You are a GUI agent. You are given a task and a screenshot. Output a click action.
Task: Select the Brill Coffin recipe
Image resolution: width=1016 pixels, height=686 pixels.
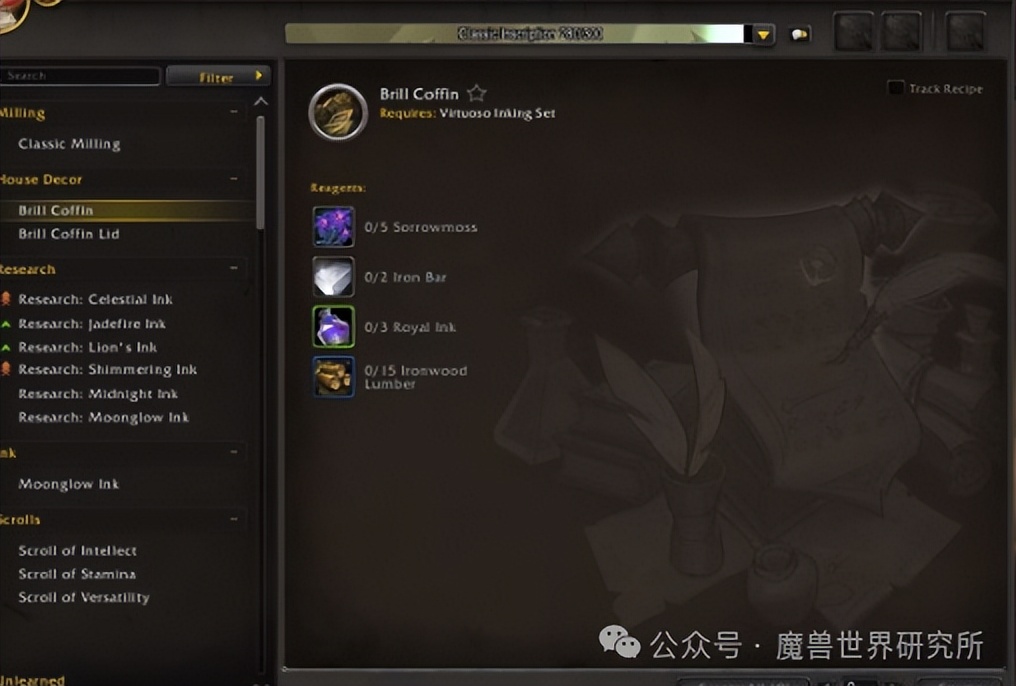[x=56, y=211]
